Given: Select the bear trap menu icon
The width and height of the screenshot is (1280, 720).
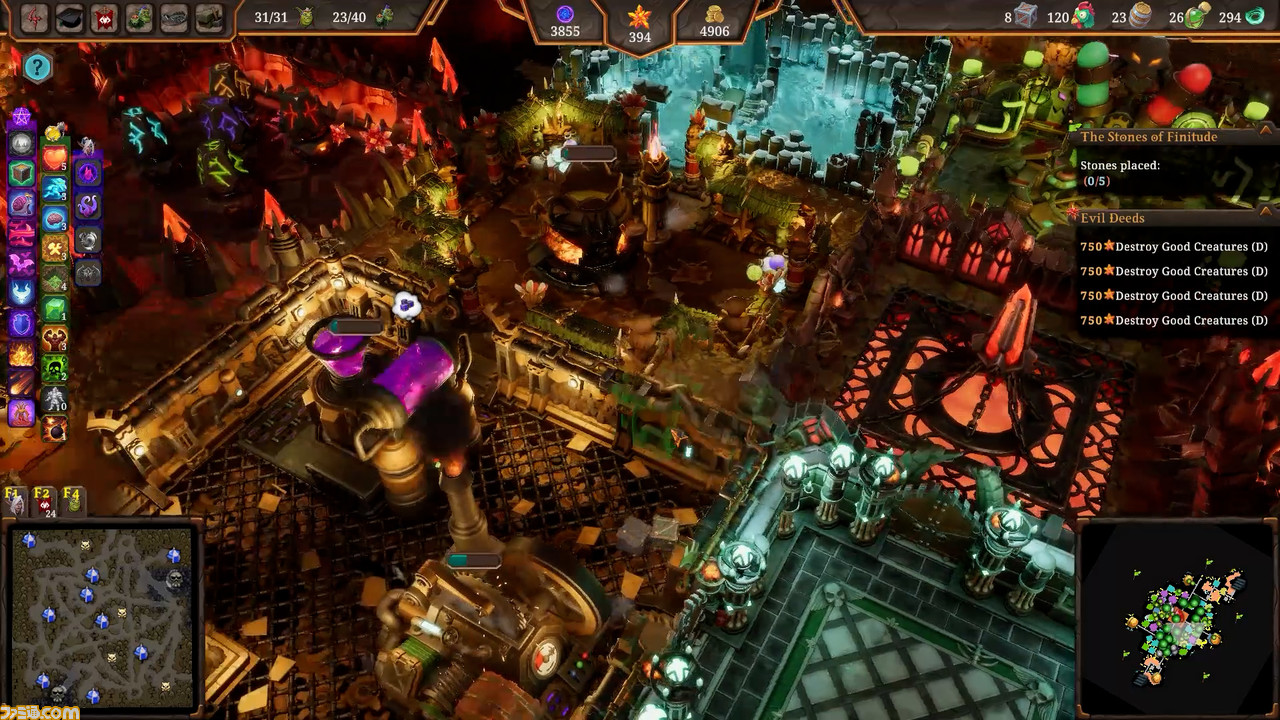Looking at the screenshot, I should [x=174, y=18].
